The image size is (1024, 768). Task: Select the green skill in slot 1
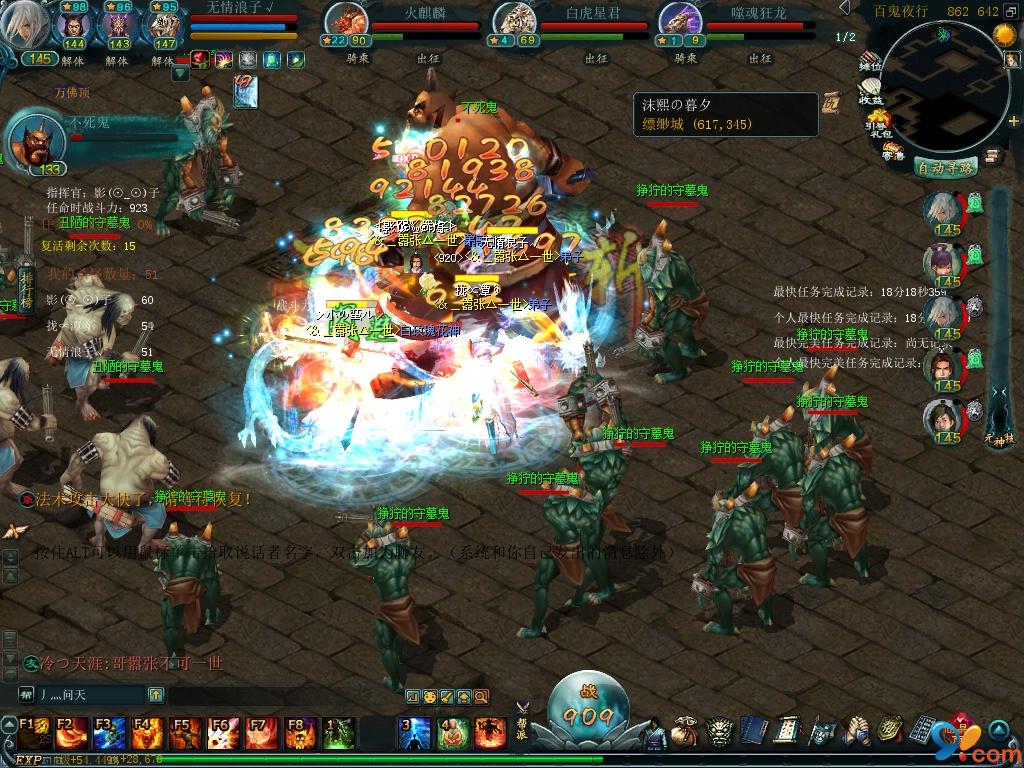(x=340, y=733)
